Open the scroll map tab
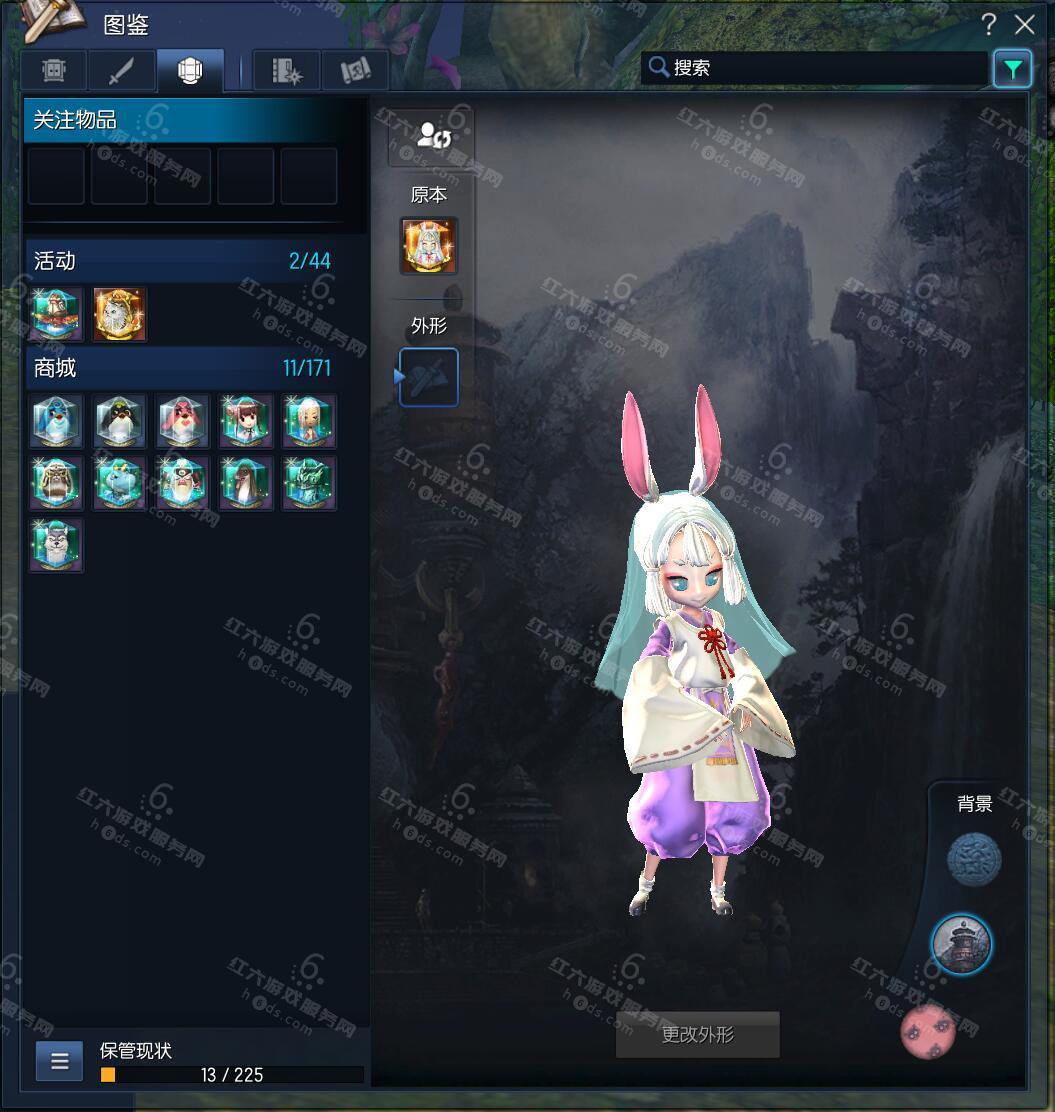 tap(355, 71)
